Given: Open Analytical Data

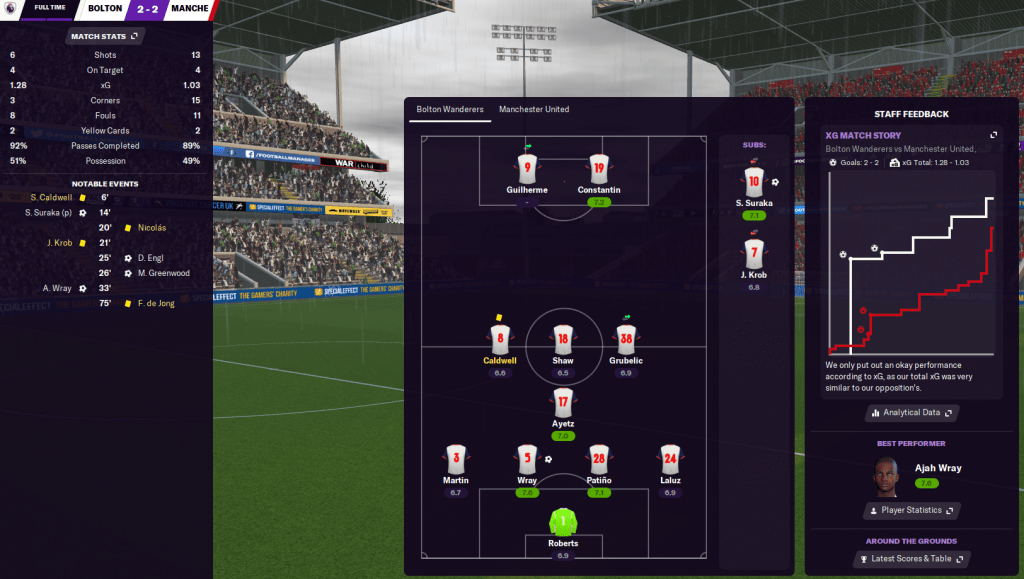Looking at the screenshot, I should [x=910, y=412].
